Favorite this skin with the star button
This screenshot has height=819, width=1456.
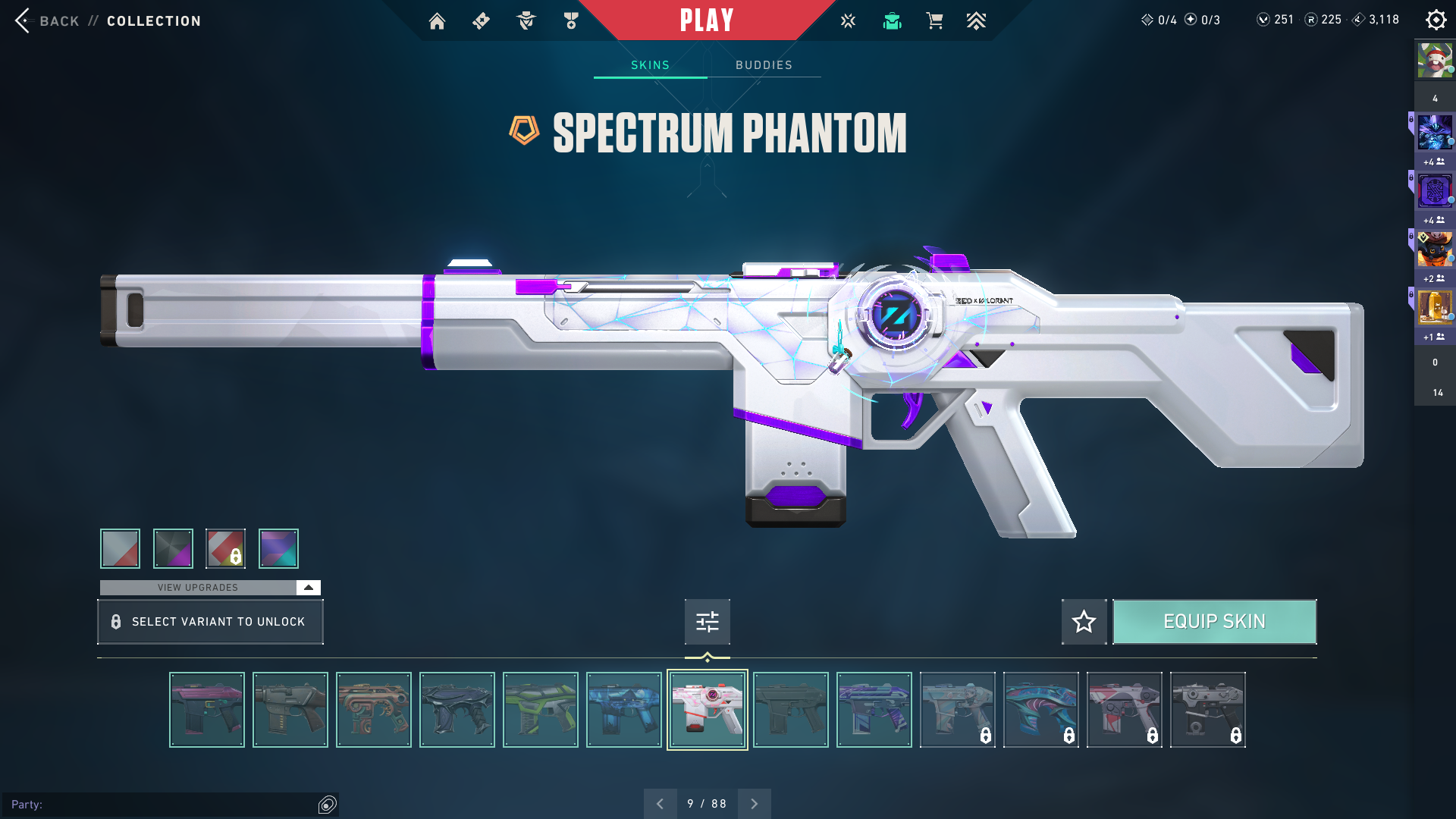pyautogui.click(x=1084, y=622)
